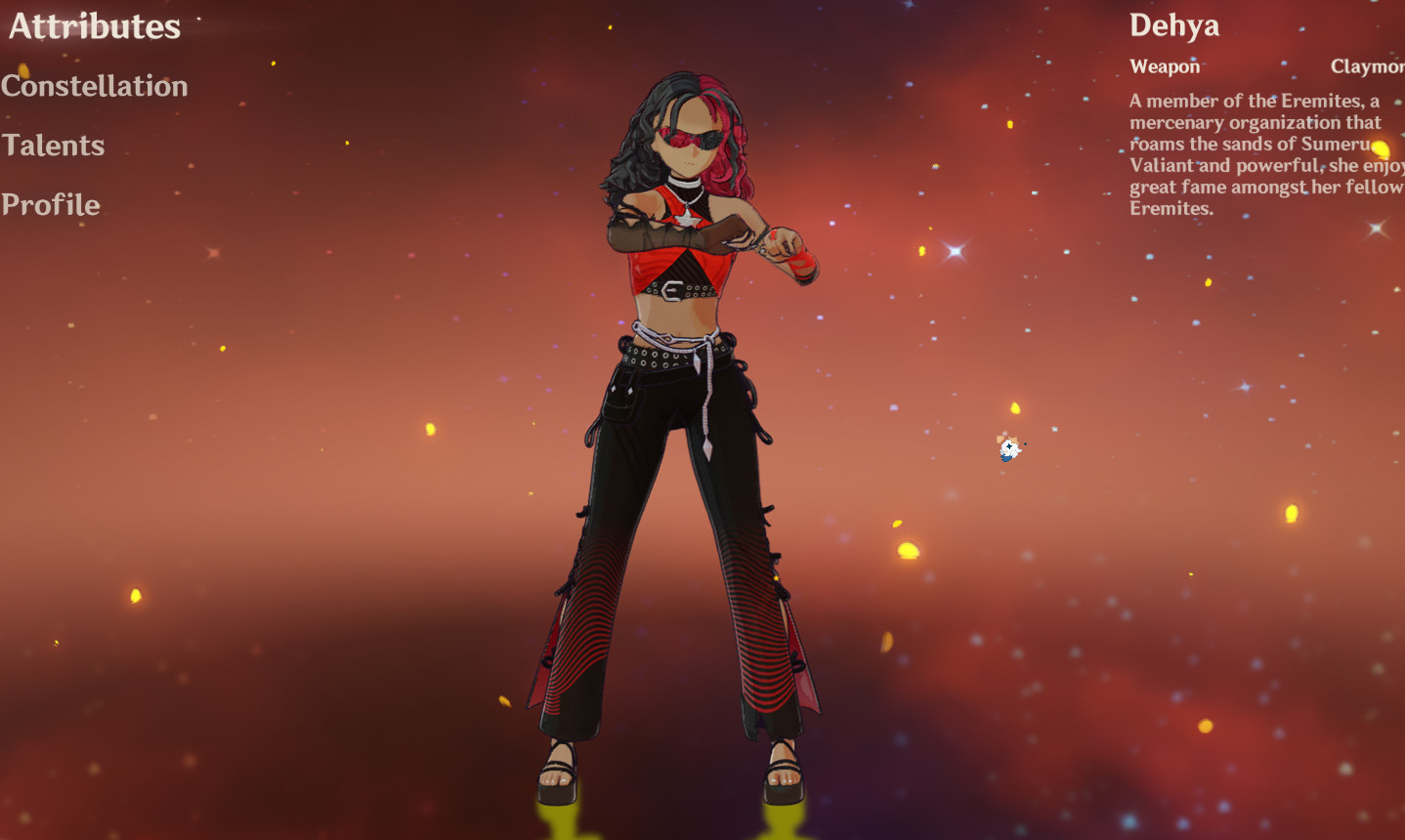Click the character name Dehya
The height and width of the screenshot is (840, 1405).
1174,25
